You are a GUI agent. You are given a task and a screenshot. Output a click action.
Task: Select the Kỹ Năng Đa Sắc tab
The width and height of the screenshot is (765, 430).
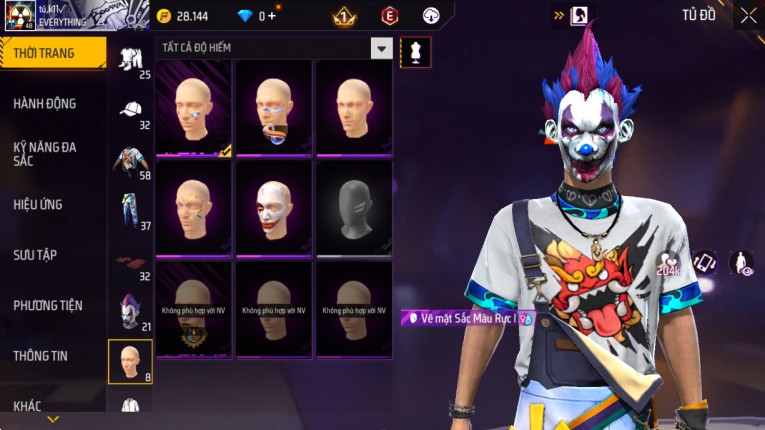(44, 153)
